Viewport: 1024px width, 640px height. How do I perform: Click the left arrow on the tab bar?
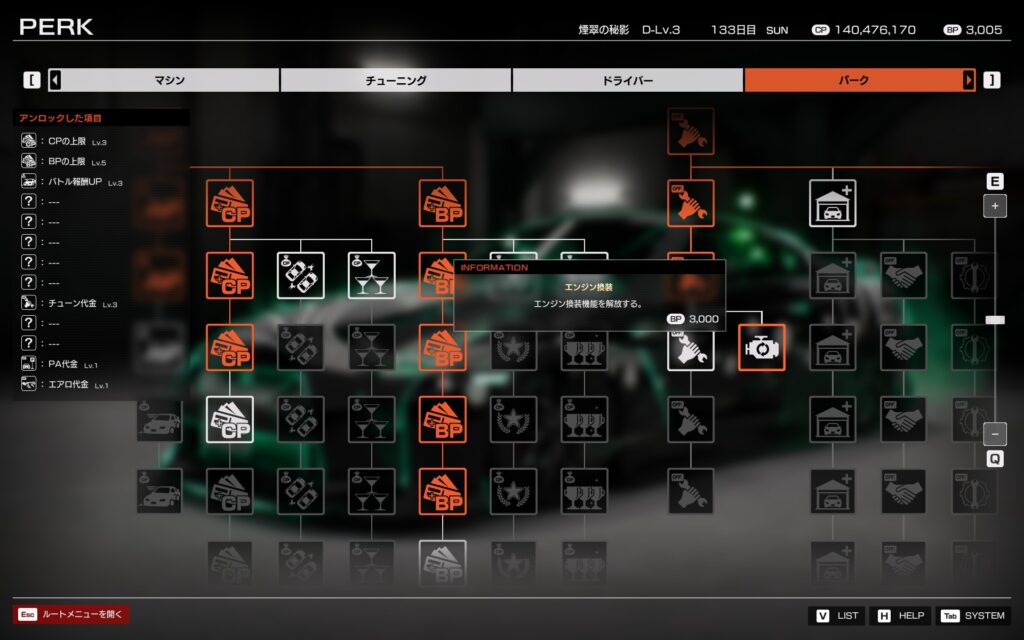tap(55, 80)
